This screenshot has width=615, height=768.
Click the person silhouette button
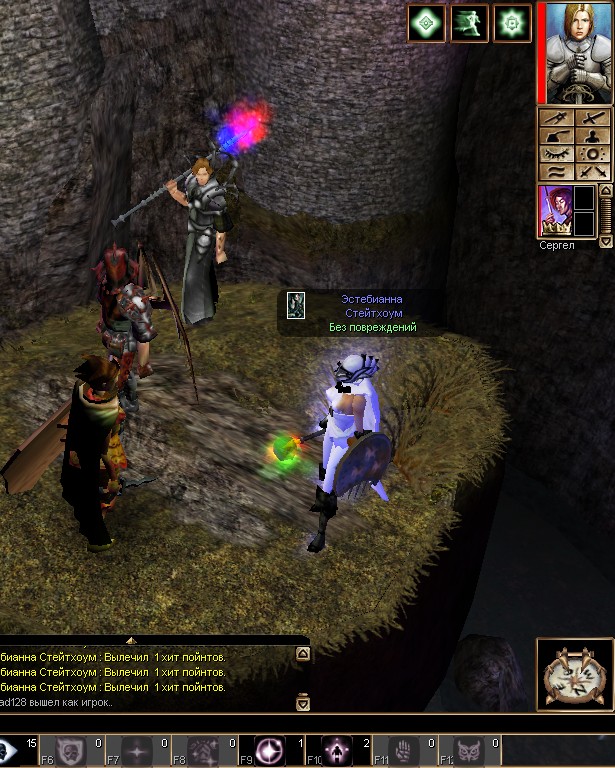[594, 136]
